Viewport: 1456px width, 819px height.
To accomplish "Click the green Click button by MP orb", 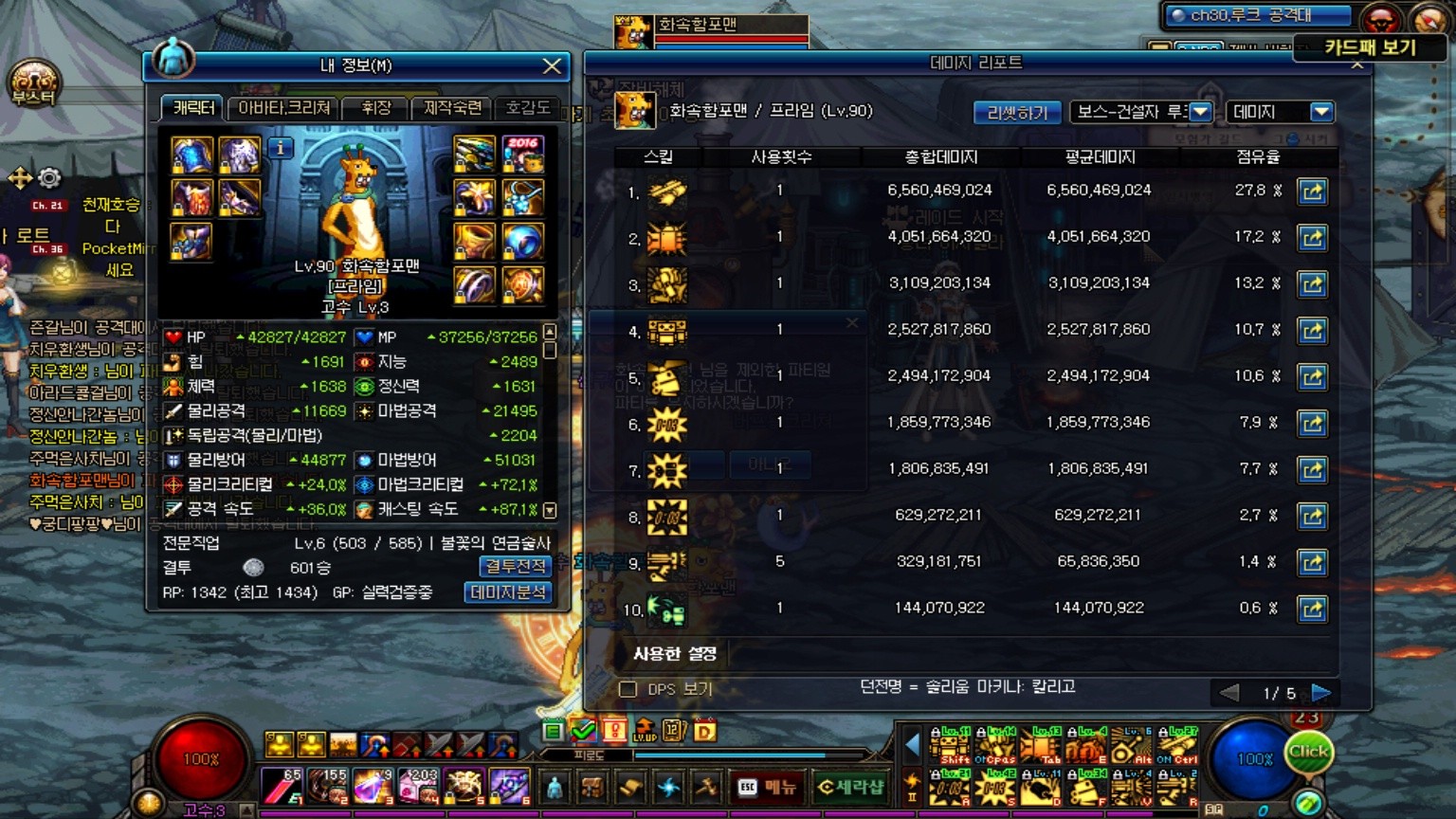I will point(1309,753).
